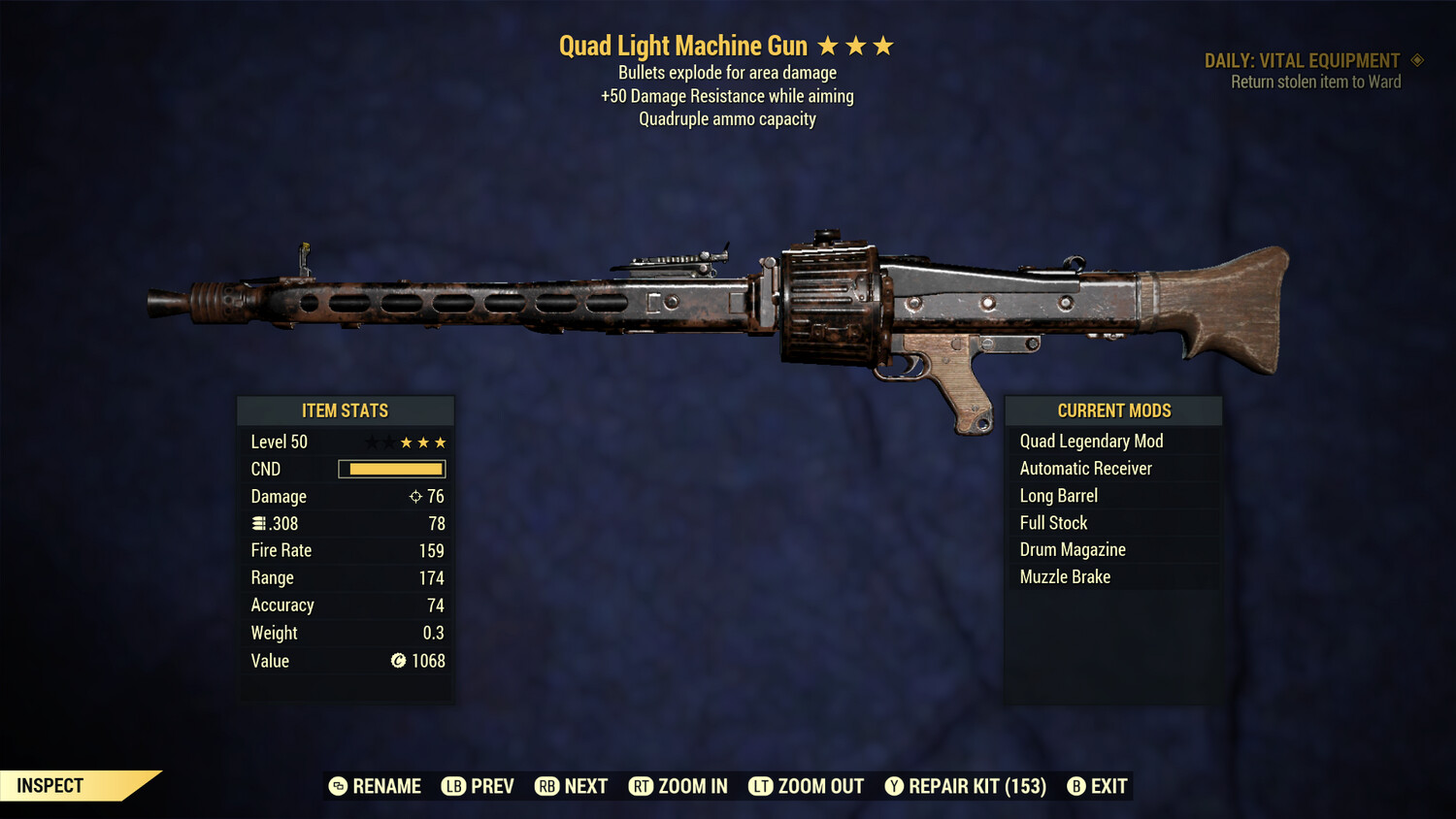1456x819 pixels.
Task: Click the CND condition bar
Action: click(391, 469)
